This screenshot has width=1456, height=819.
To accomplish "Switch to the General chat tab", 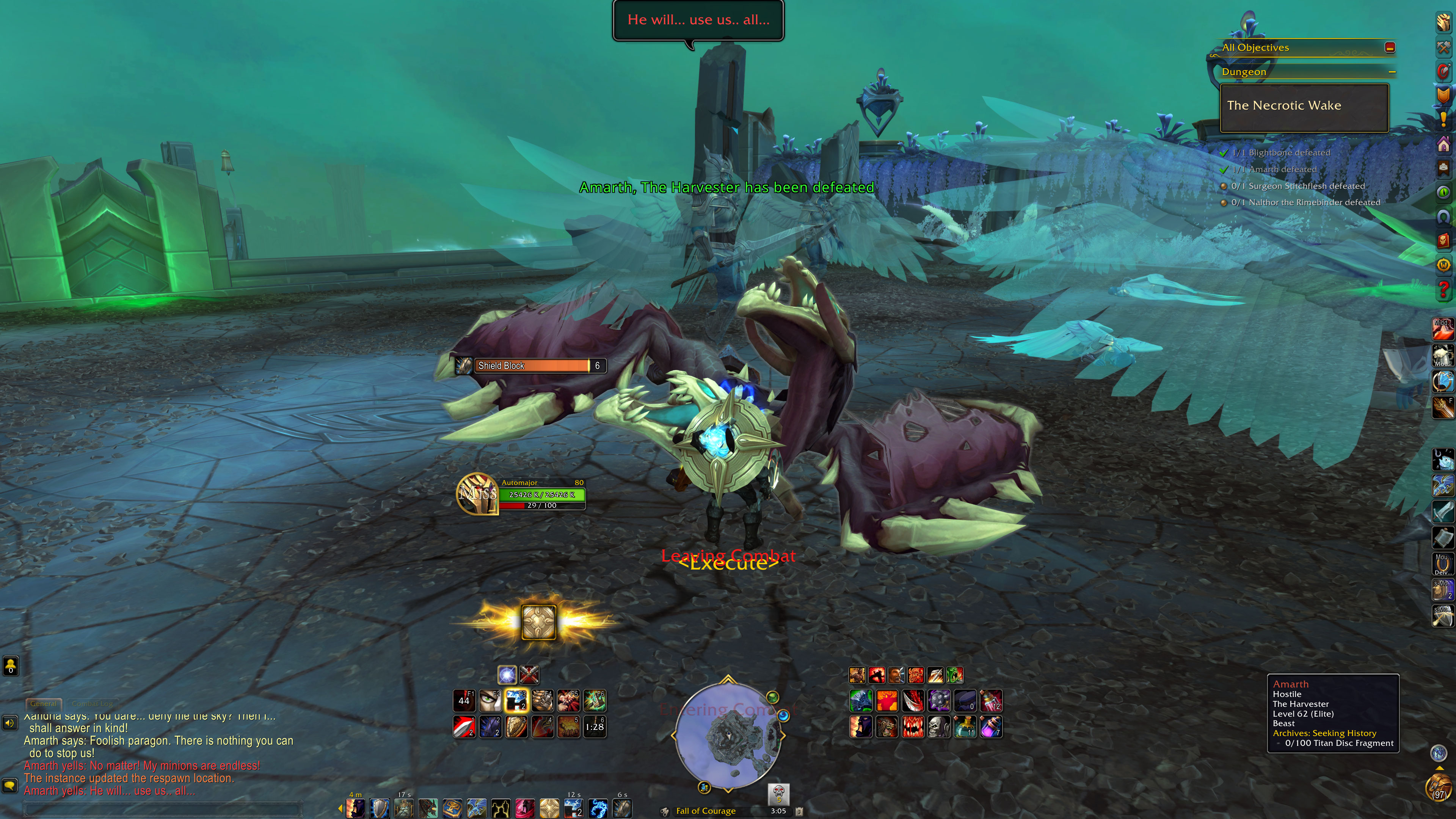I will tap(44, 704).
